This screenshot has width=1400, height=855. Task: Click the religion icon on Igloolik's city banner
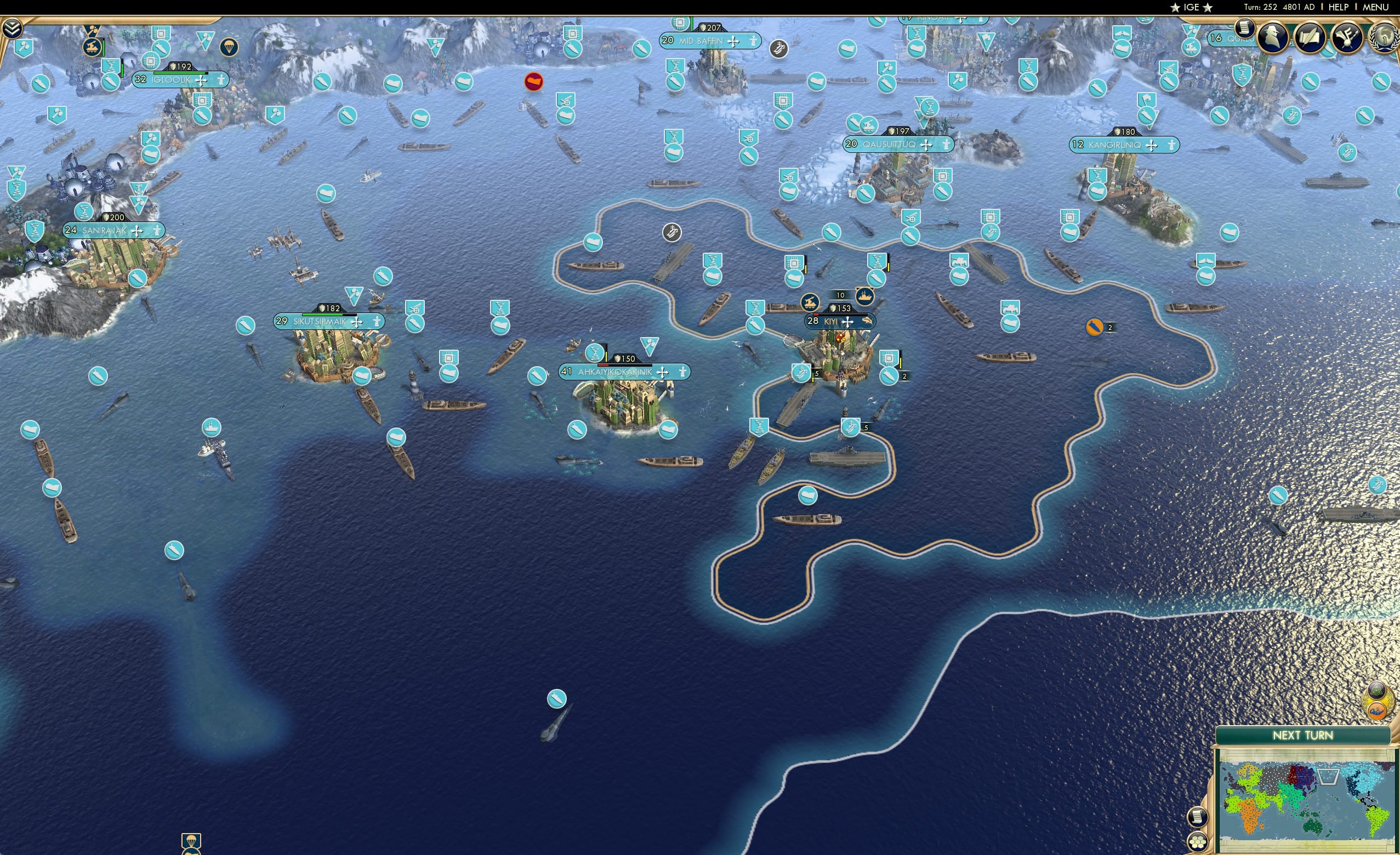(202, 80)
